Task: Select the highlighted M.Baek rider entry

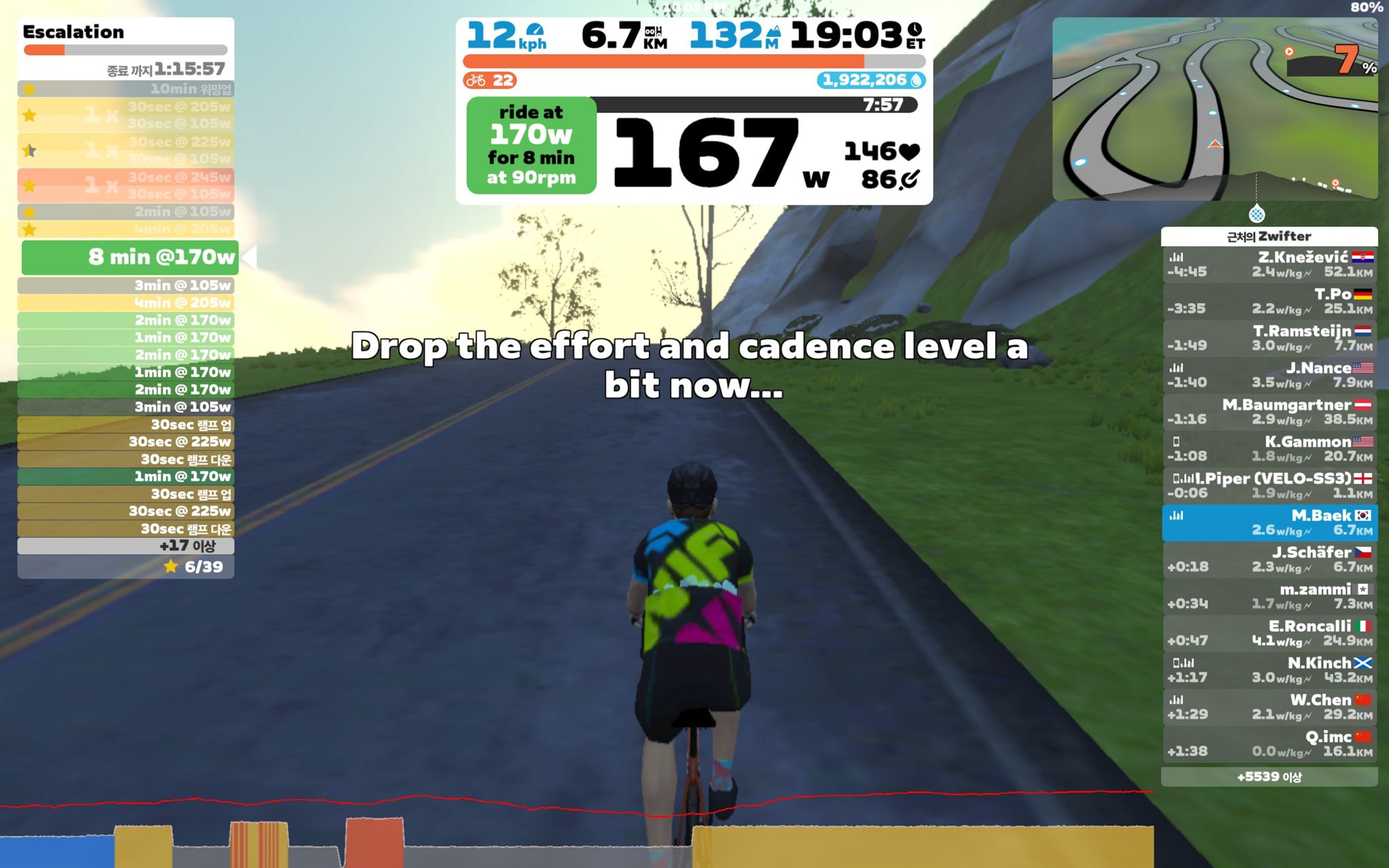Action: [1270, 522]
